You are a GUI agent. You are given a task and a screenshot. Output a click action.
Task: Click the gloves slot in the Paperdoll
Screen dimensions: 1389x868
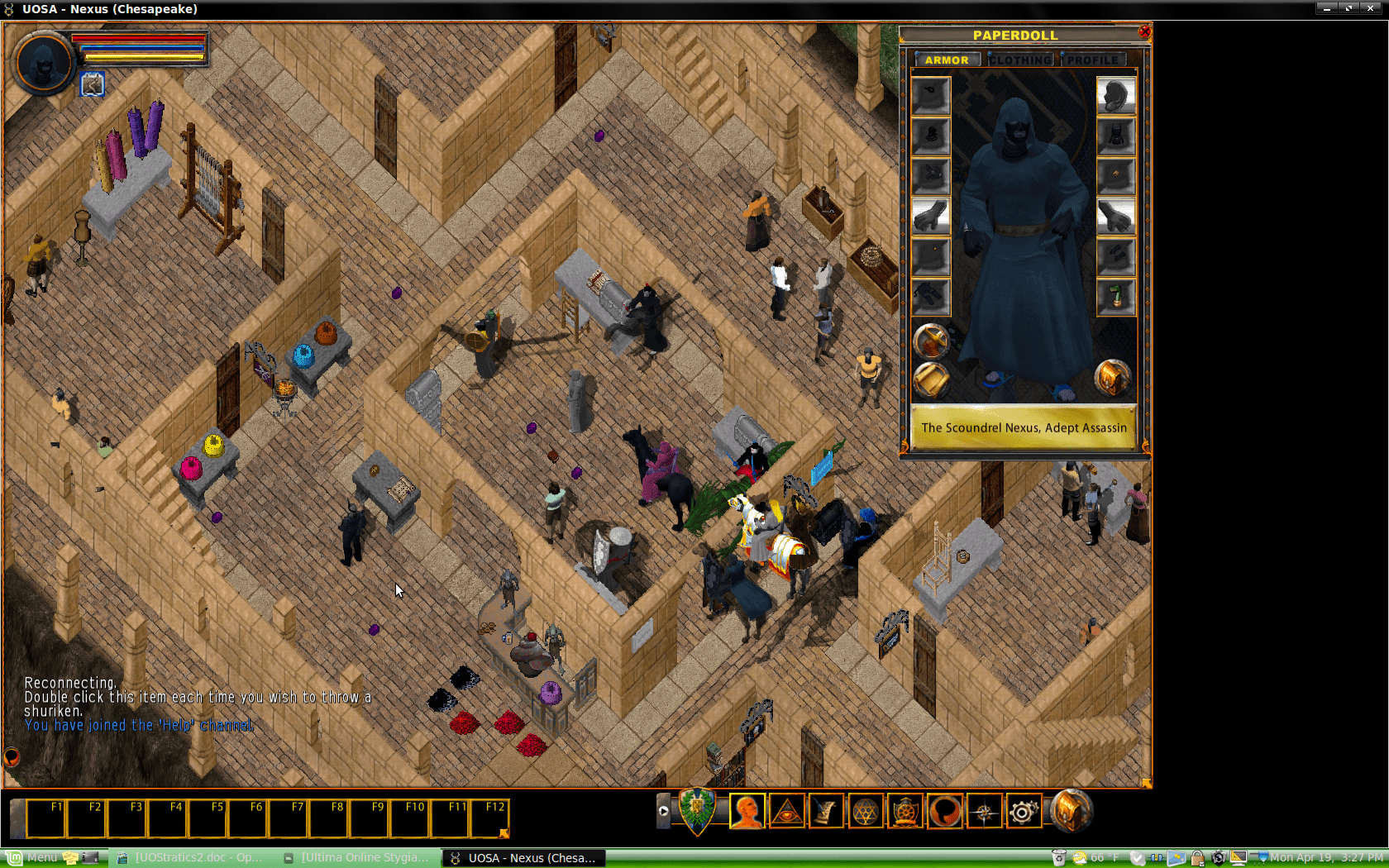929,215
